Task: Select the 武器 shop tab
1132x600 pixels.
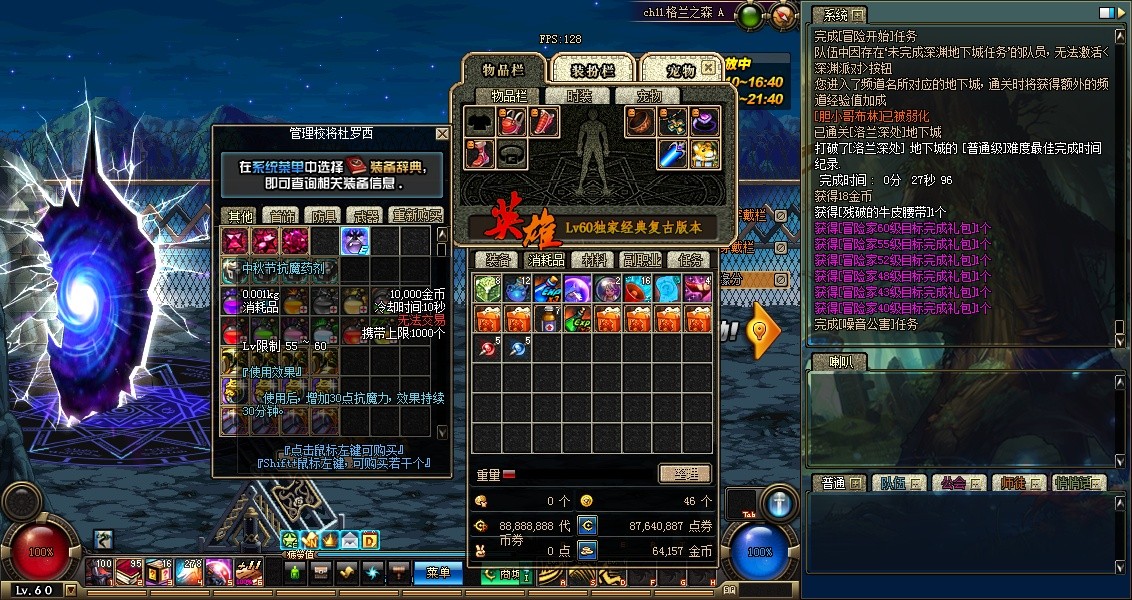Action: pyautogui.click(x=362, y=215)
